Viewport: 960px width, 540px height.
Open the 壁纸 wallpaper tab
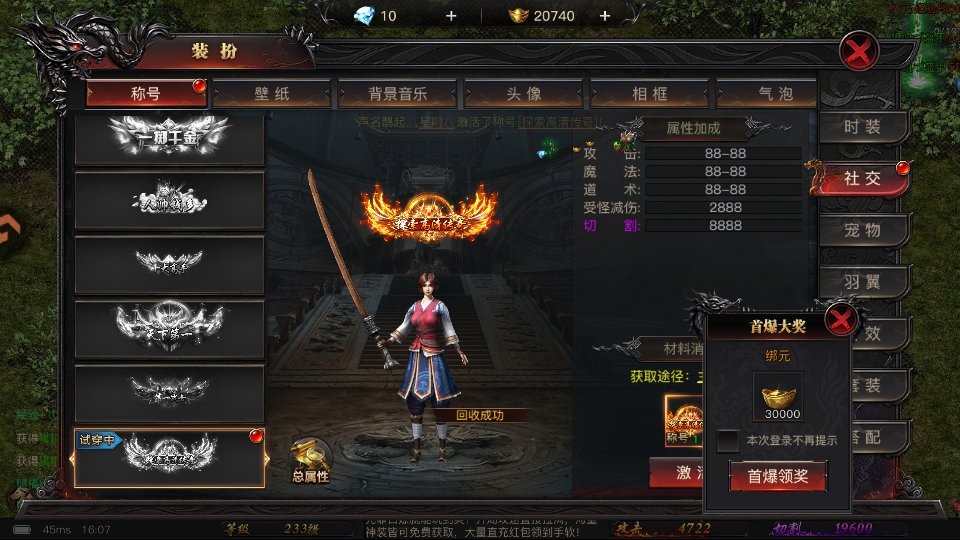pos(271,94)
